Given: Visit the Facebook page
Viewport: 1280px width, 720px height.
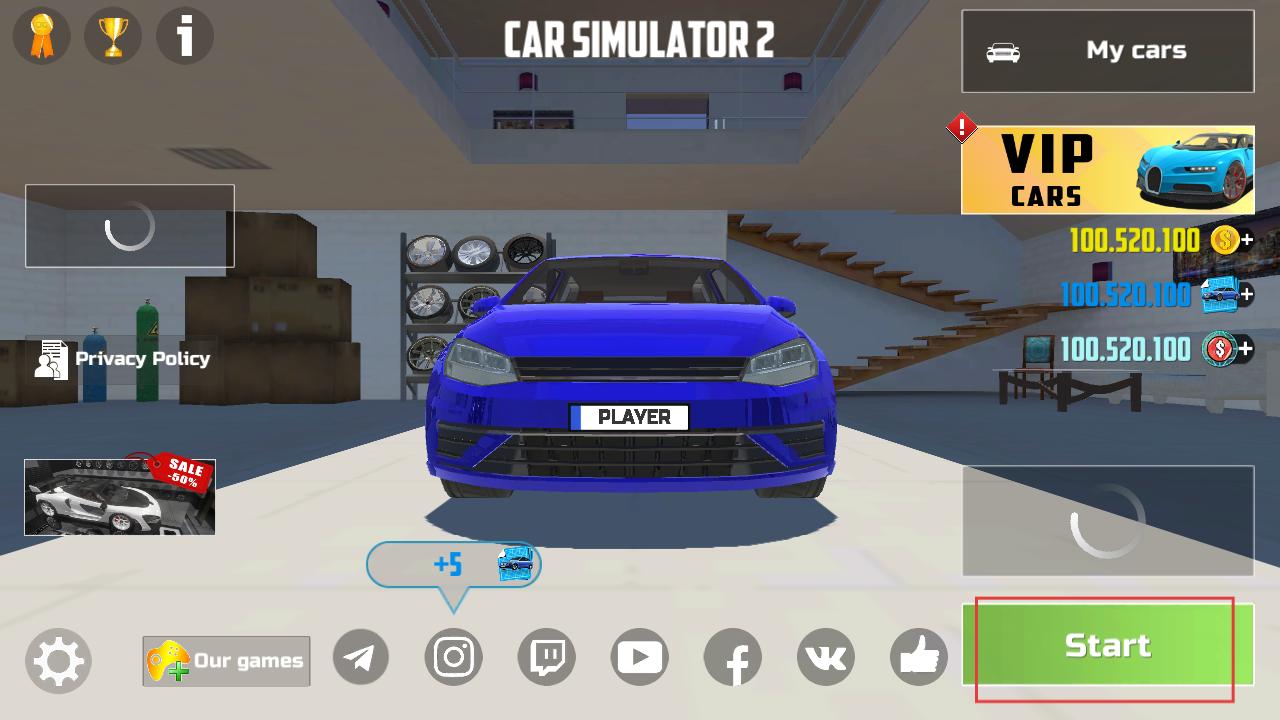Looking at the screenshot, I should (733, 657).
